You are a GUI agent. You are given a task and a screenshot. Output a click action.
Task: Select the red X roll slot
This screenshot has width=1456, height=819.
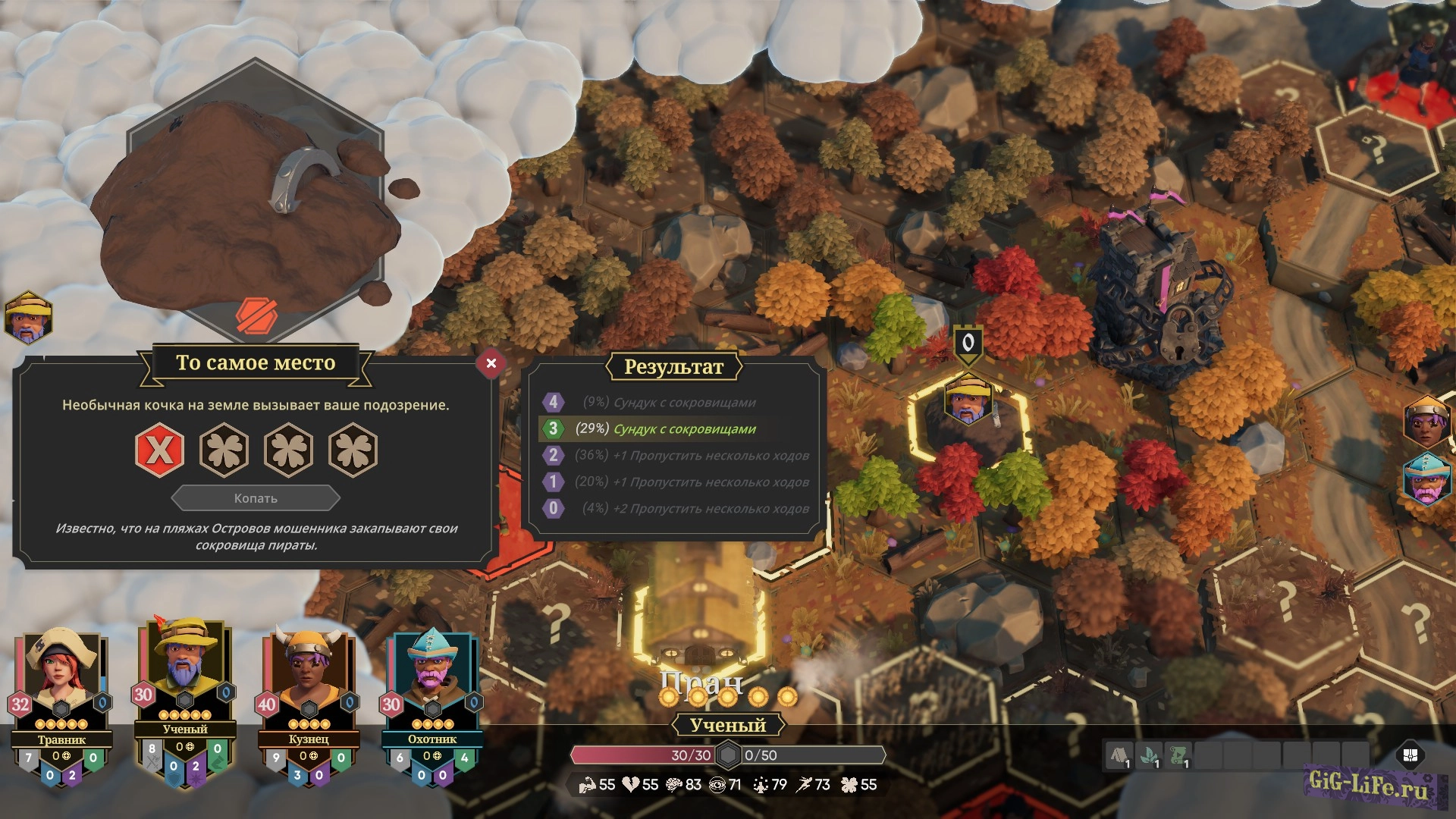(x=159, y=450)
